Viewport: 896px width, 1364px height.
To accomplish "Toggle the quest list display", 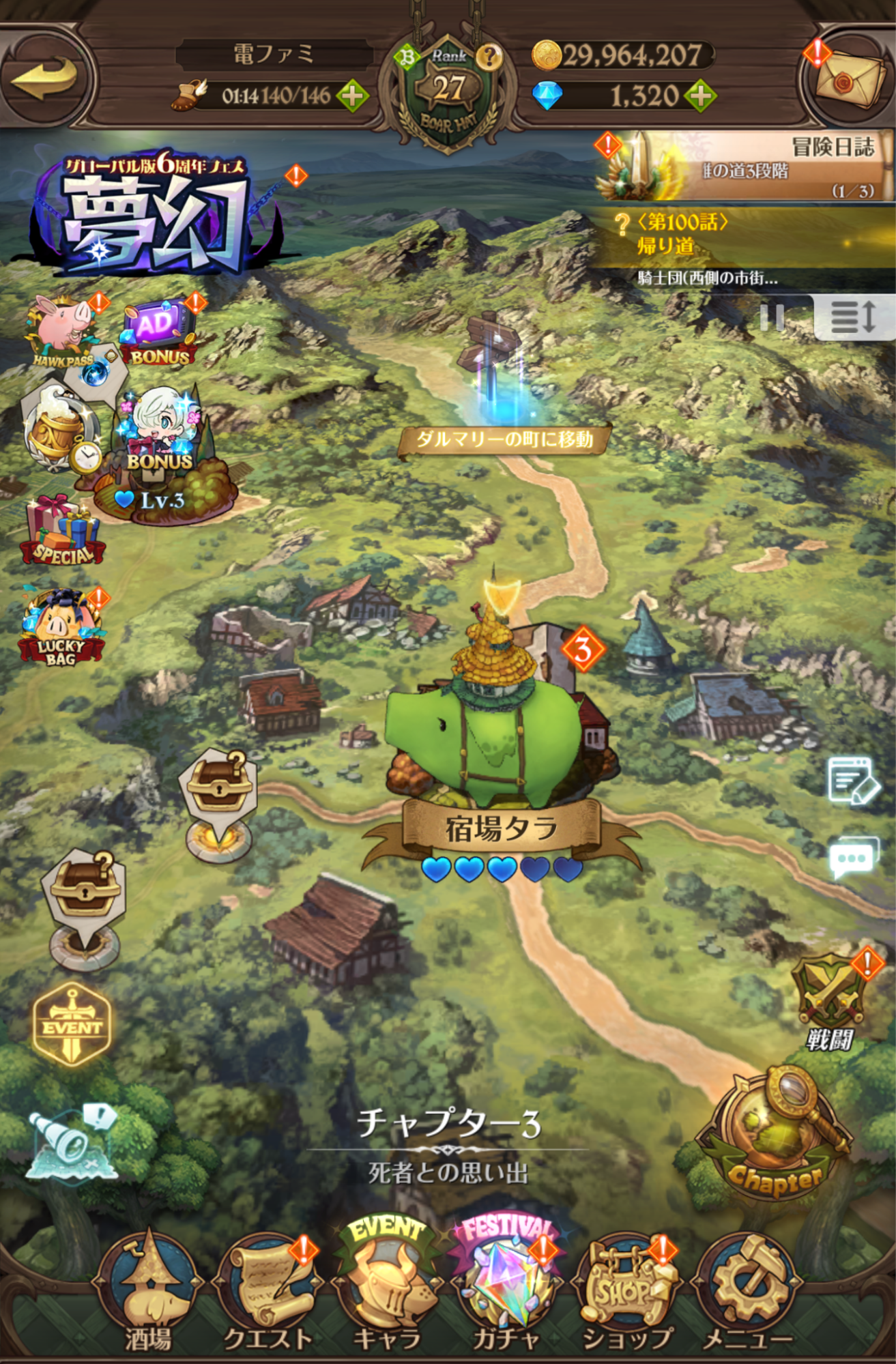I will point(853,318).
